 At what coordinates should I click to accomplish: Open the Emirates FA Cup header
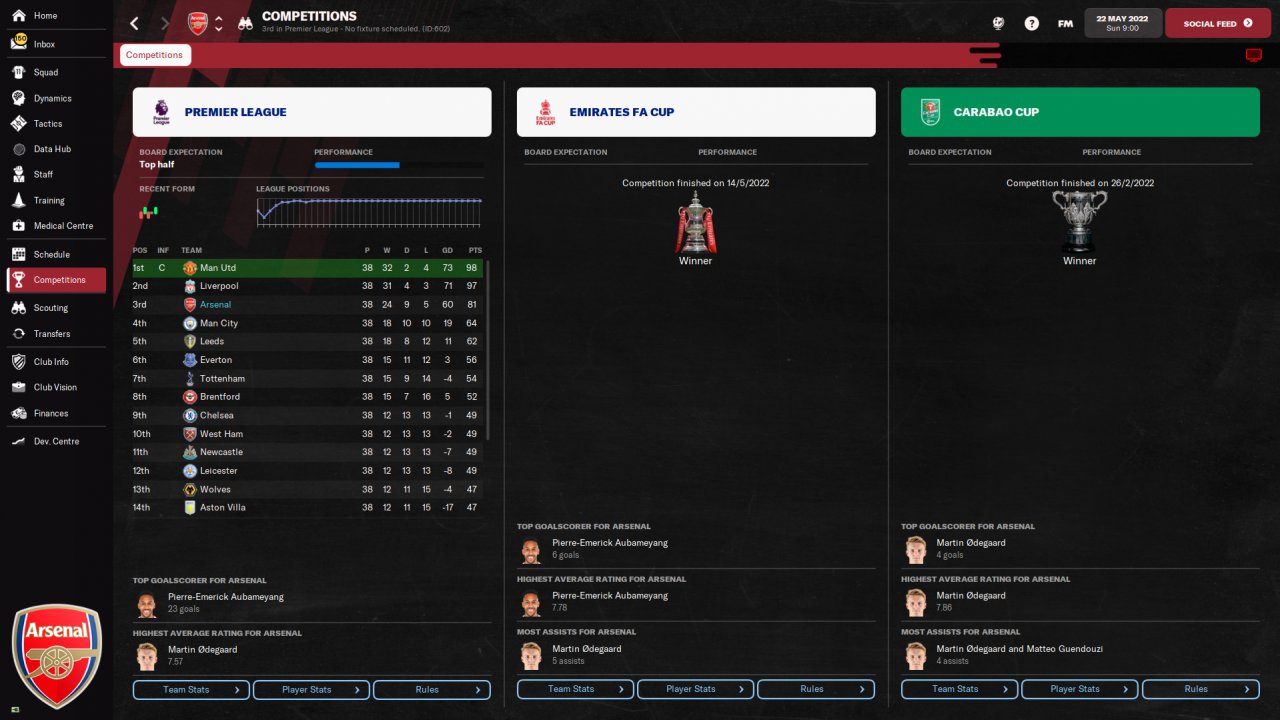tap(696, 112)
